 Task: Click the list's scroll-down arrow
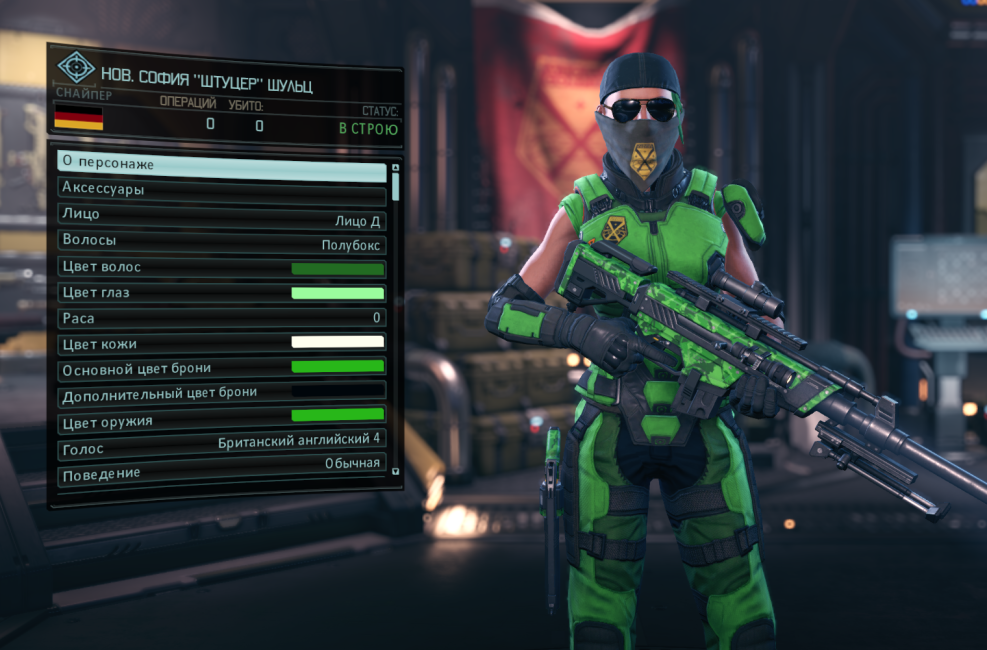pyautogui.click(x=396, y=470)
